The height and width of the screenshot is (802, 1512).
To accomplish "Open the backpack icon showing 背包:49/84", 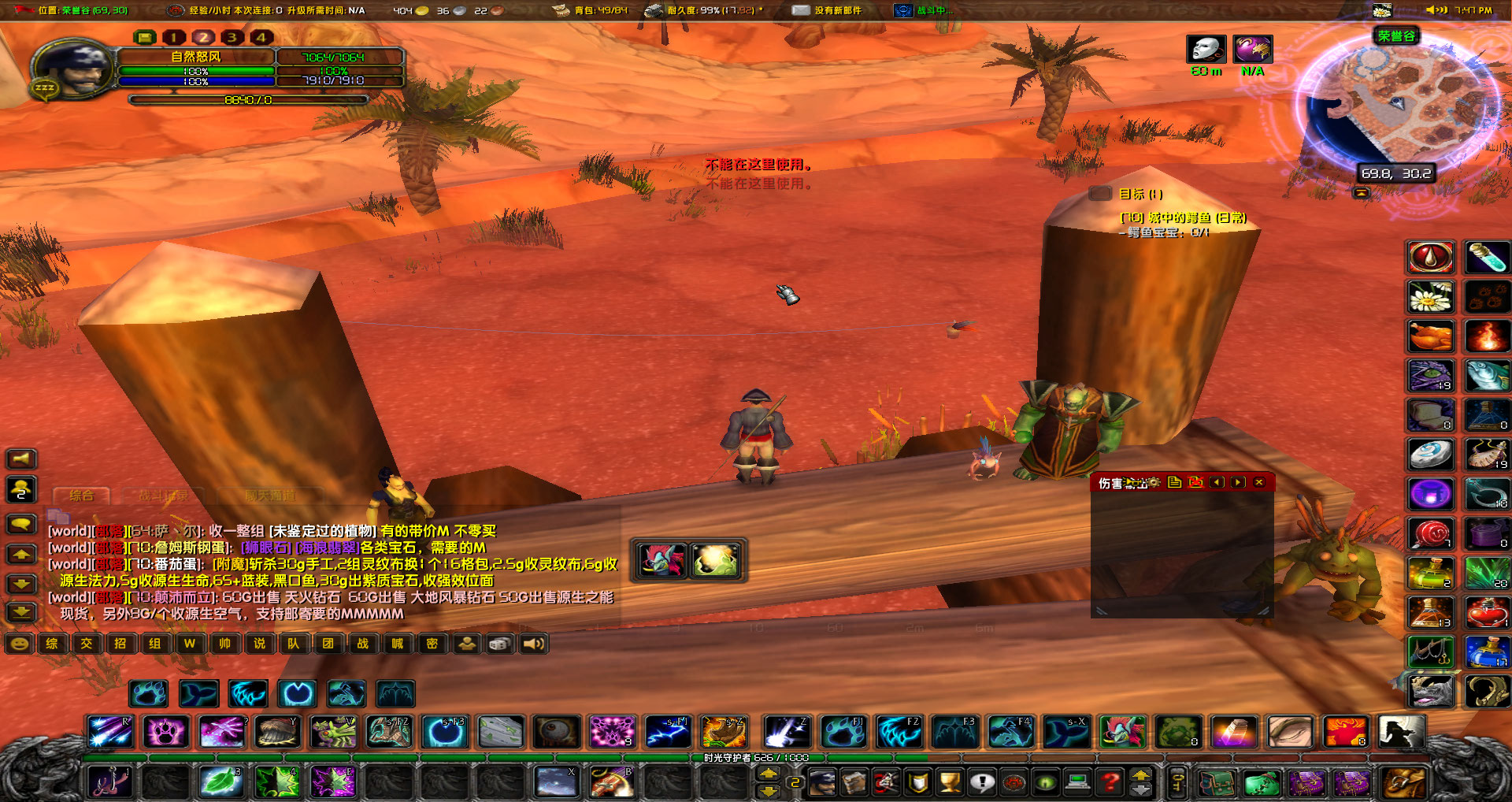I will click(x=561, y=11).
